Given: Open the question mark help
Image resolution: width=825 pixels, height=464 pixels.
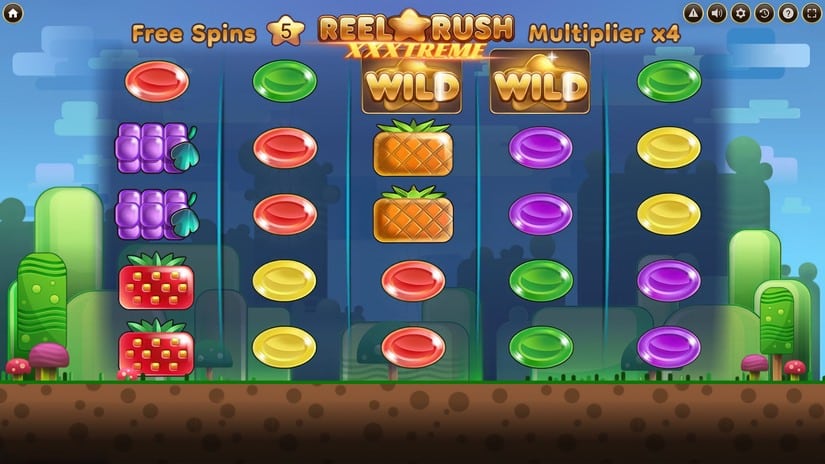Looking at the screenshot, I should tap(787, 13).
